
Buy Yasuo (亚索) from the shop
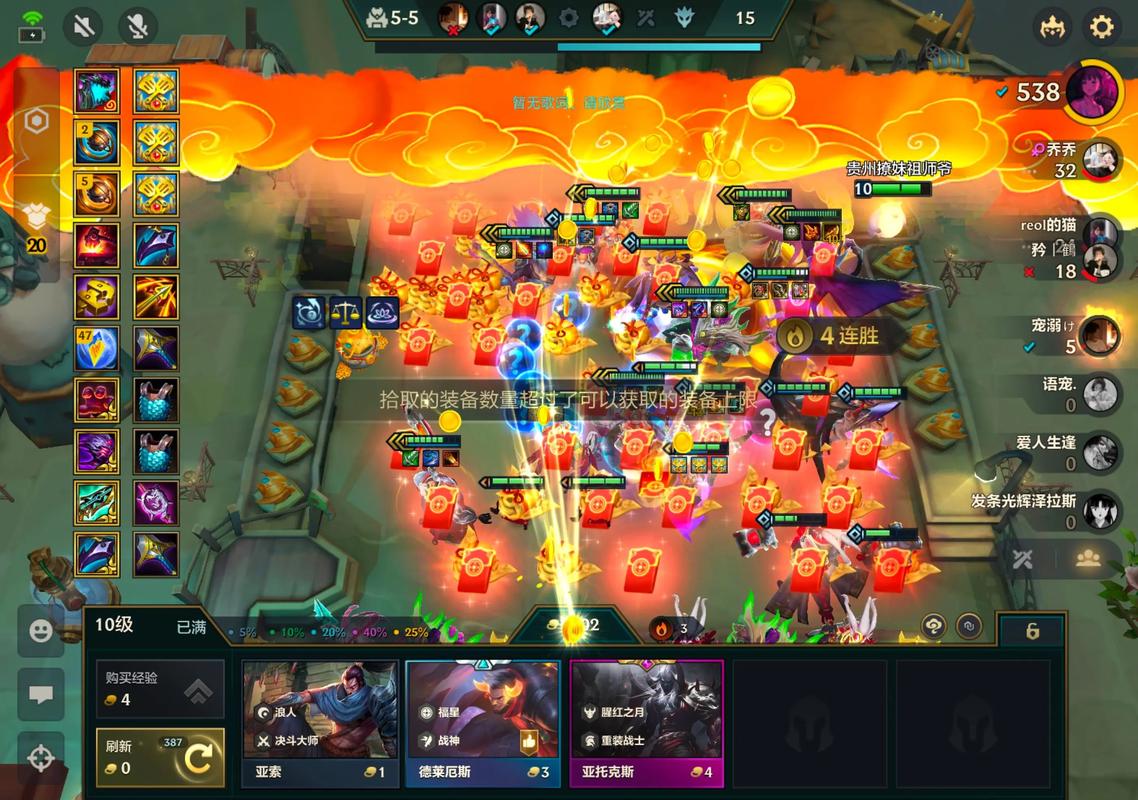pyautogui.click(x=320, y=722)
